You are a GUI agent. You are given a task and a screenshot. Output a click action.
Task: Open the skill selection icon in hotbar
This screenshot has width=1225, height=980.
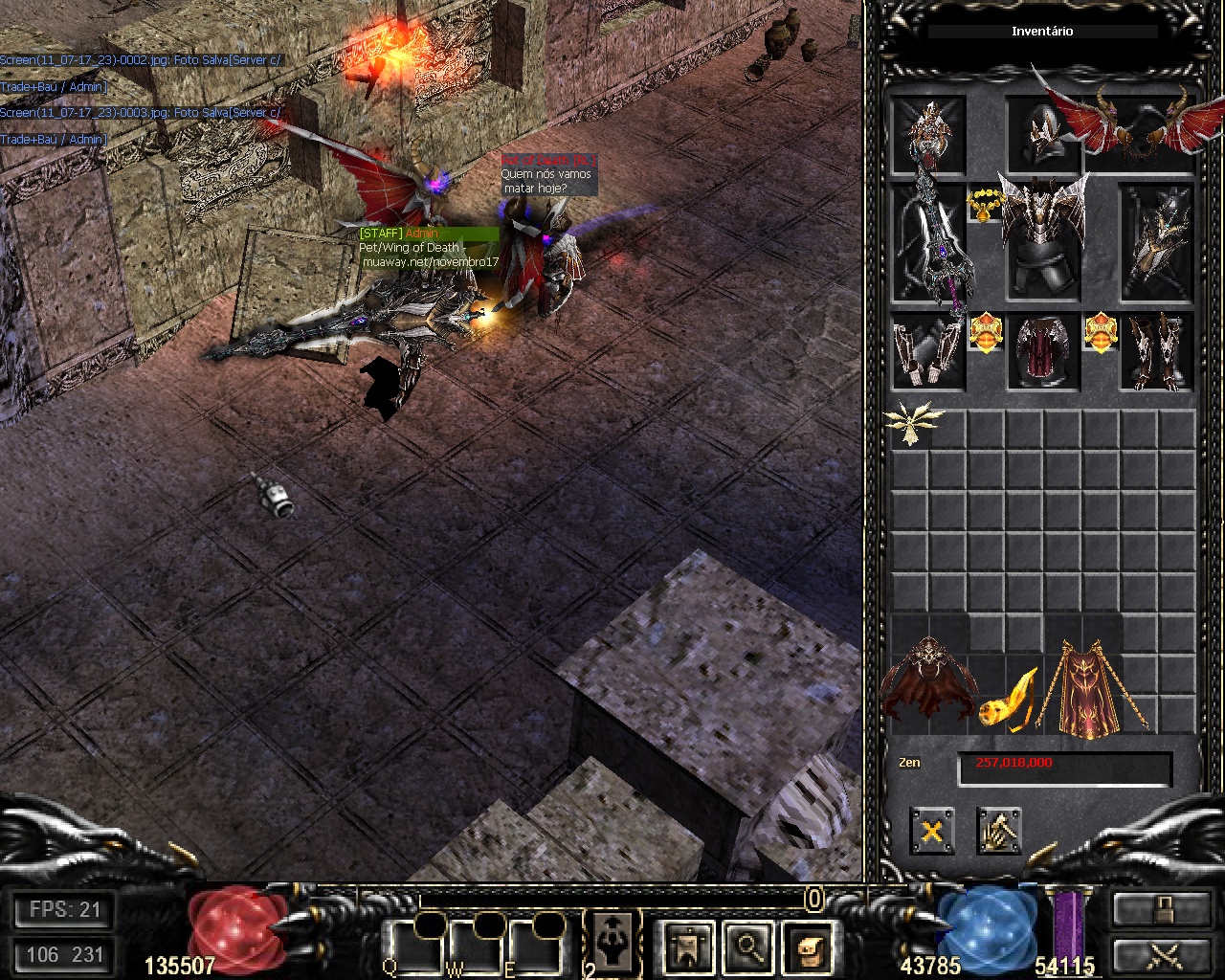coord(610,943)
